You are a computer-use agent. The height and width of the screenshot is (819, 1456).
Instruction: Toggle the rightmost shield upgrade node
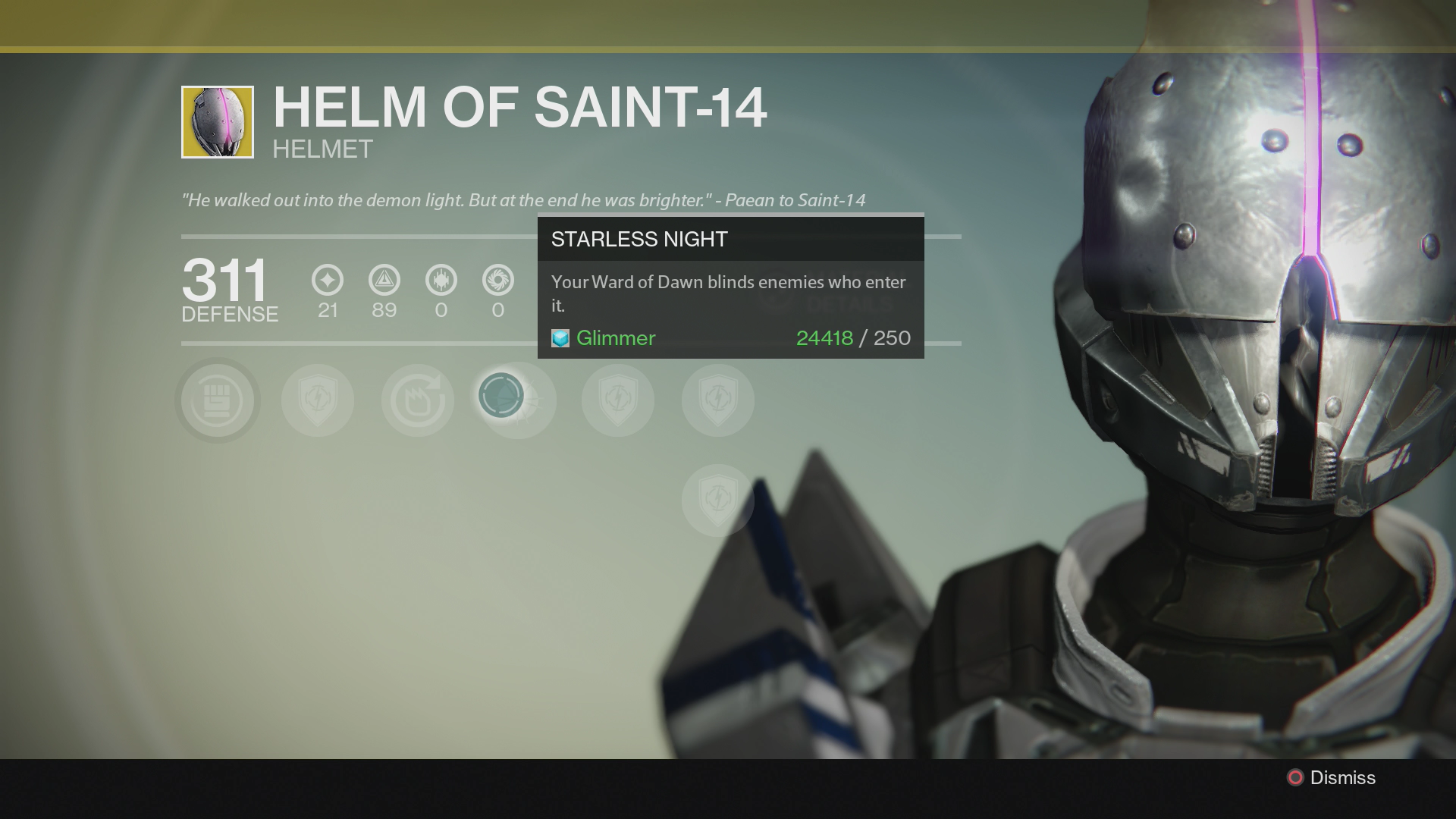(x=717, y=400)
